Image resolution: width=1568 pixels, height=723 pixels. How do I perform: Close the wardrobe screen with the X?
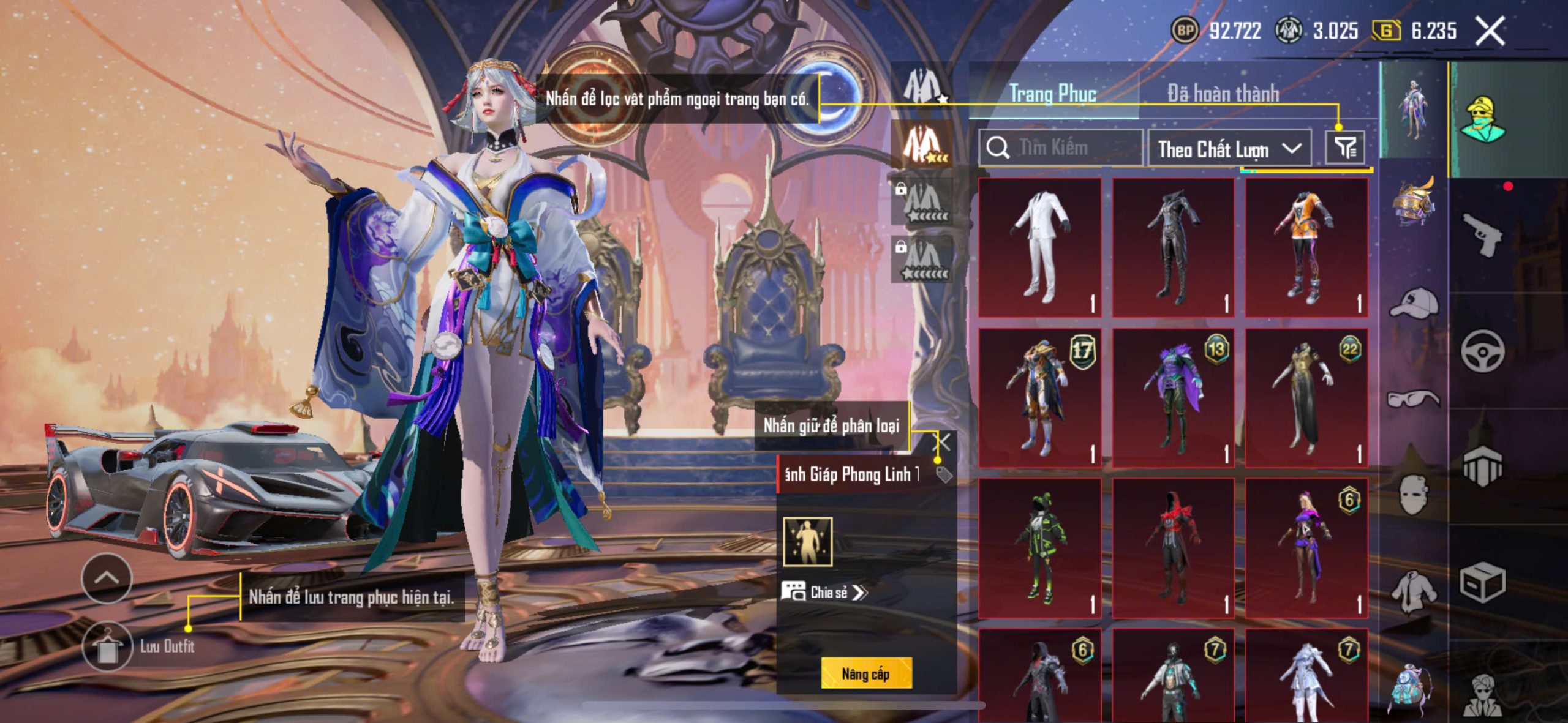(x=1490, y=31)
